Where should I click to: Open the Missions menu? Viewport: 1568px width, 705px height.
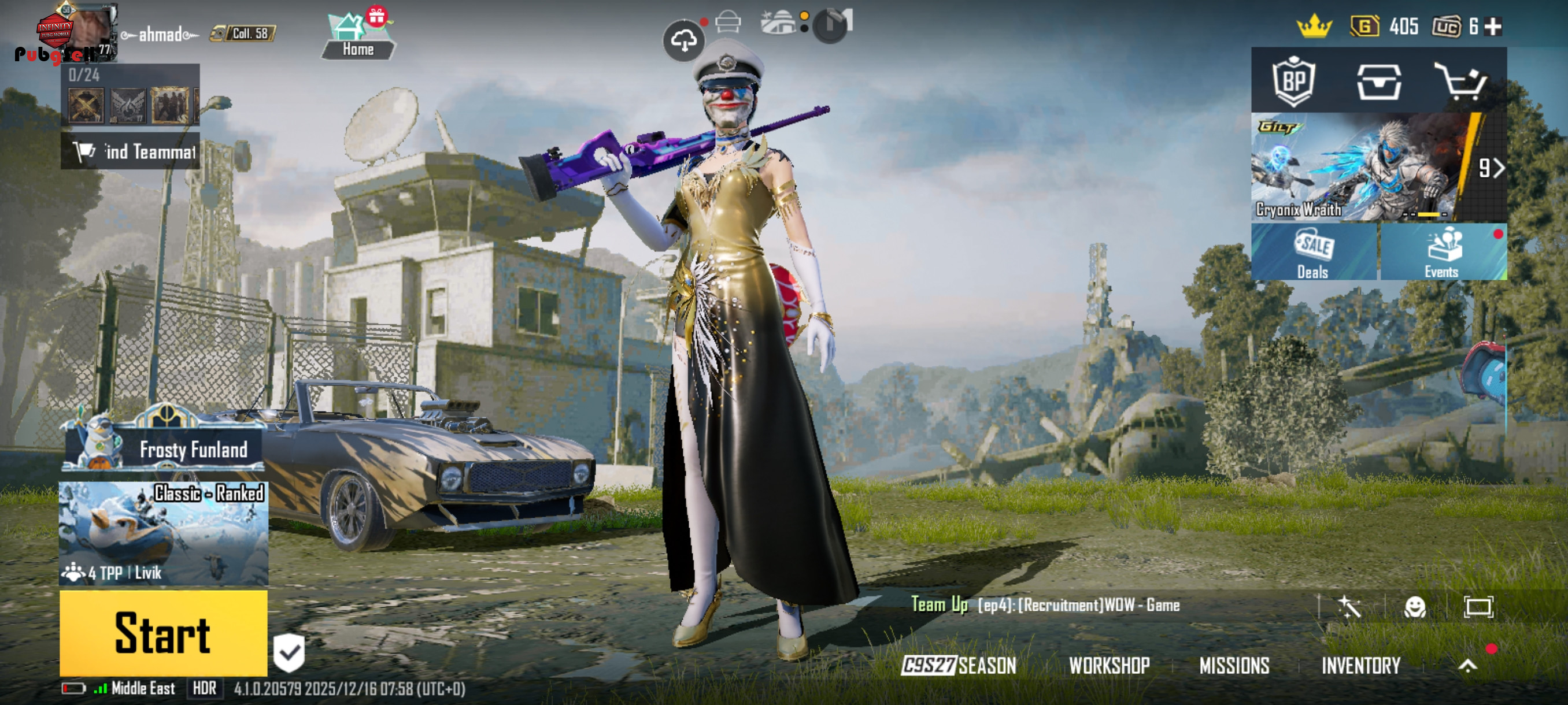(x=1234, y=666)
